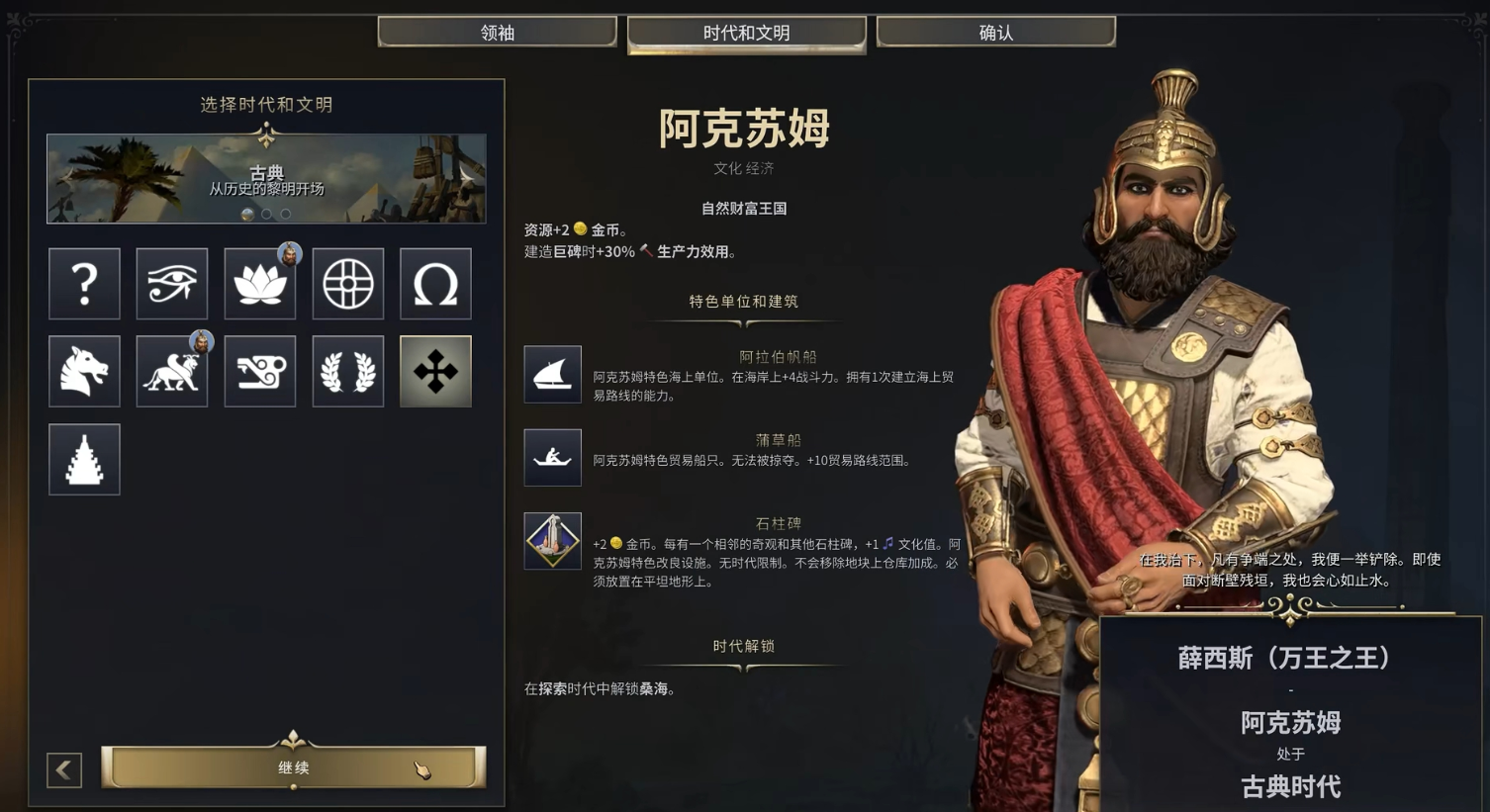Click the 阿拉伯帆船 sailboat unit icon
The image size is (1490, 812).
coord(552,374)
